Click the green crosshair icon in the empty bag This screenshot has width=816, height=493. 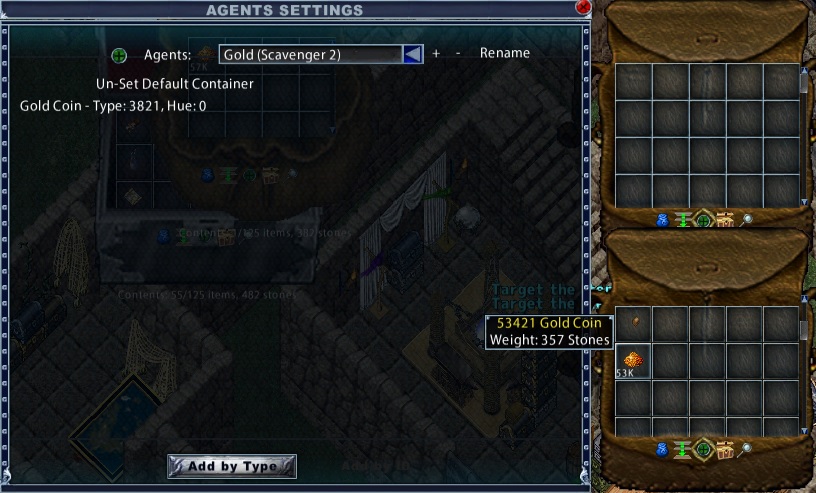pyautogui.click(x=704, y=219)
